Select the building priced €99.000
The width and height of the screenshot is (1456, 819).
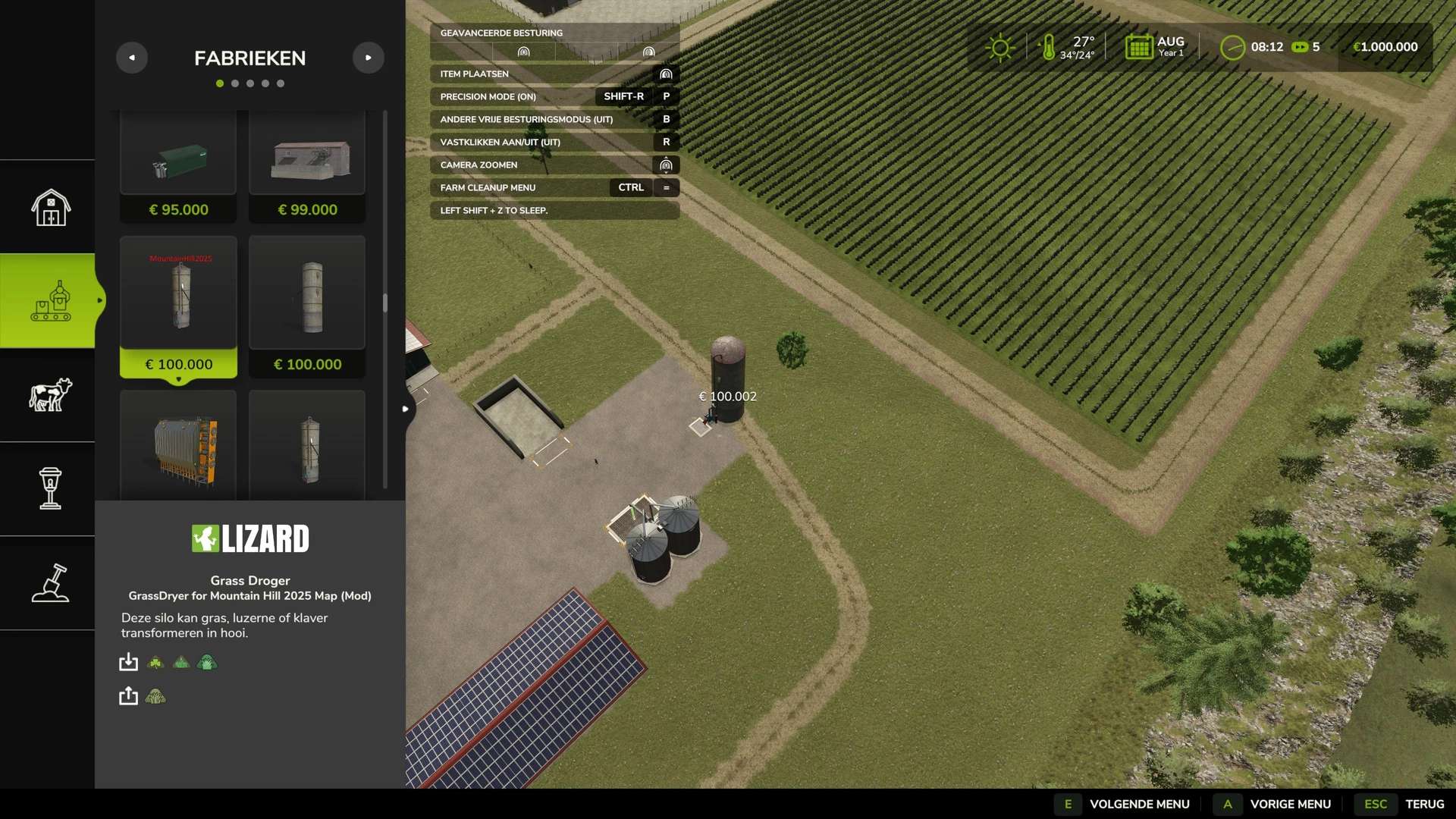pyautogui.click(x=307, y=167)
